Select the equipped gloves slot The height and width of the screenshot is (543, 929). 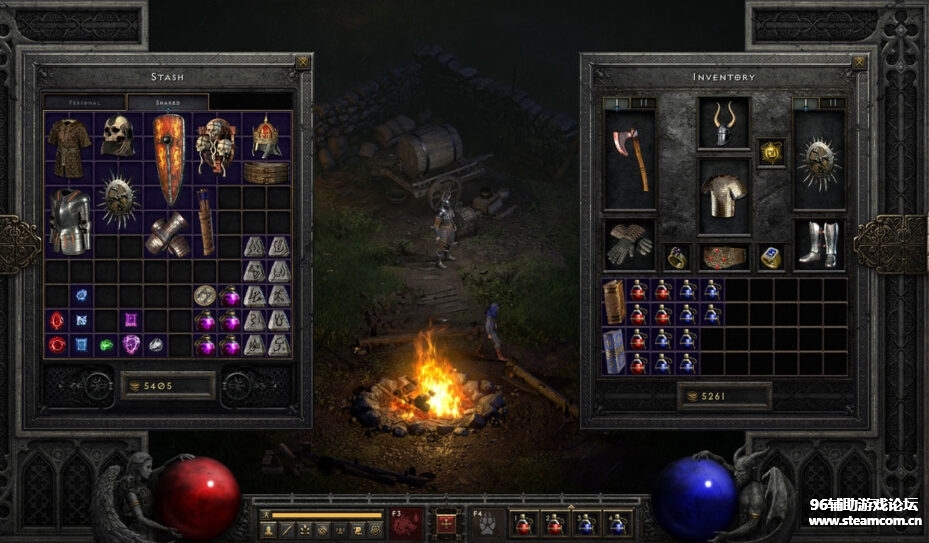(630, 243)
